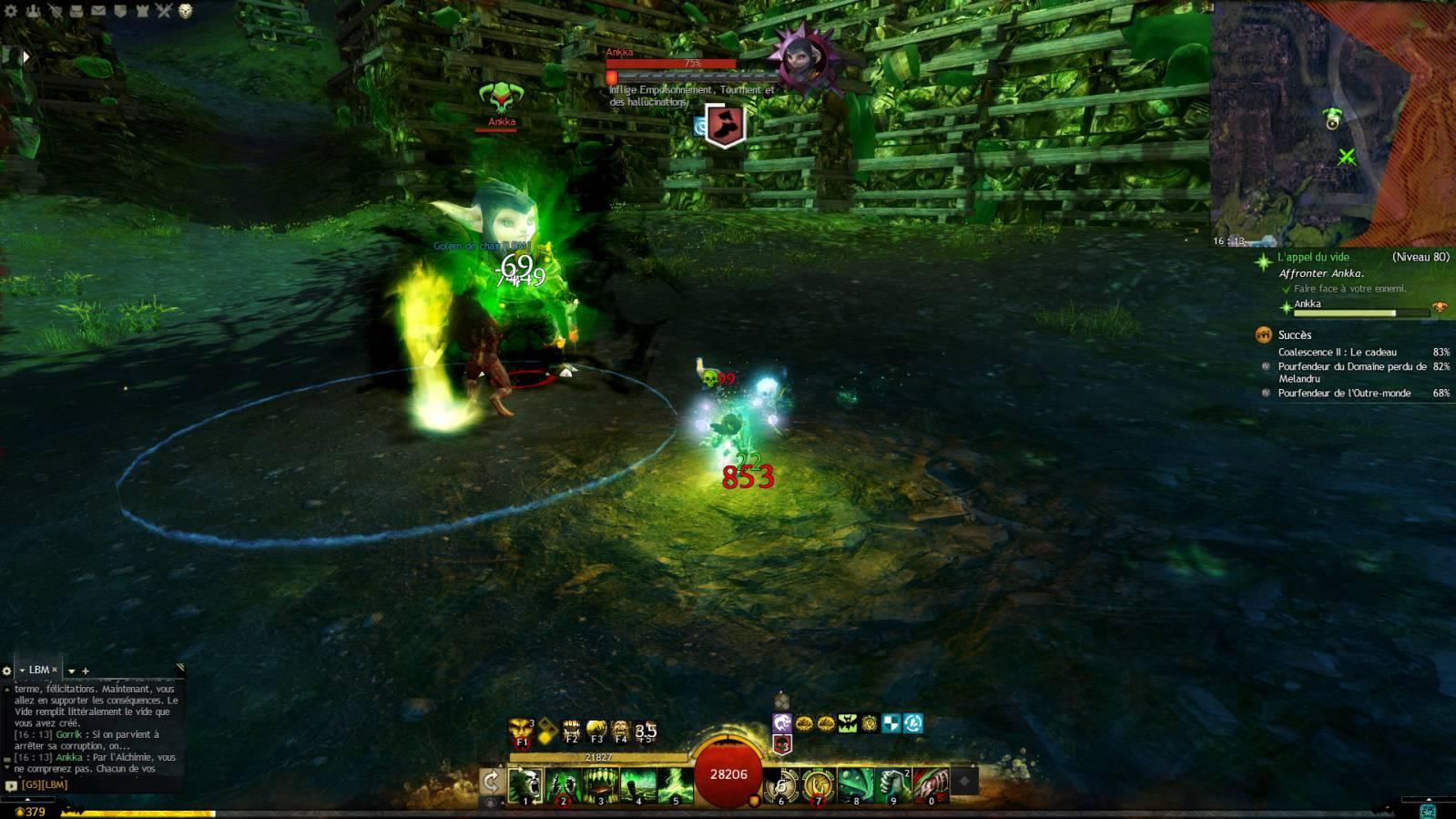Activate weapon skill 1 screaming face
1456x819 pixels.
coord(525,784)
